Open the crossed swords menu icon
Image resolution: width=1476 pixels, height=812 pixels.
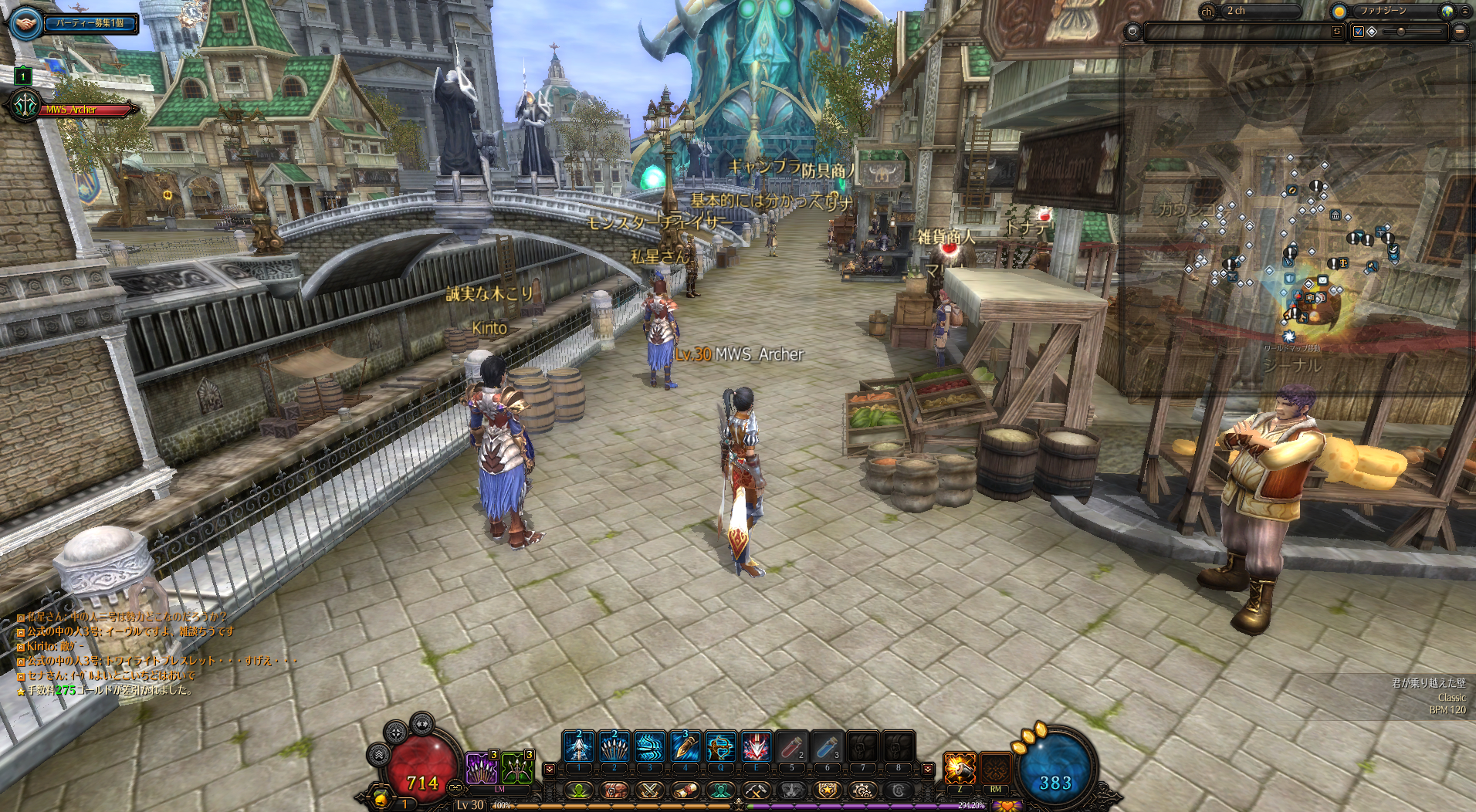[x=649, y=790]
